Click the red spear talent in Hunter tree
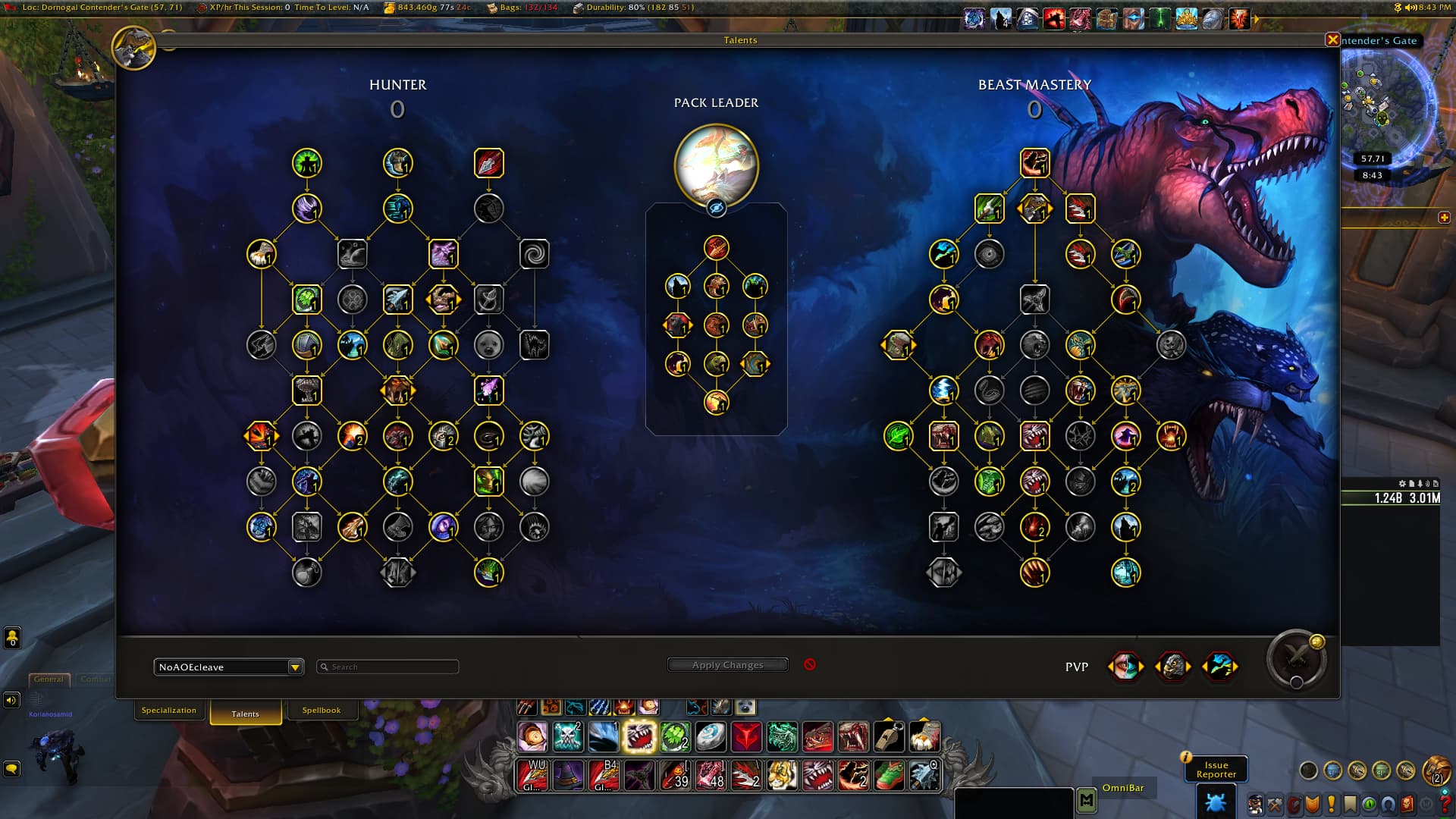Image resolution: width=1456 pixels, height=819 pixels. coord(489,163)
